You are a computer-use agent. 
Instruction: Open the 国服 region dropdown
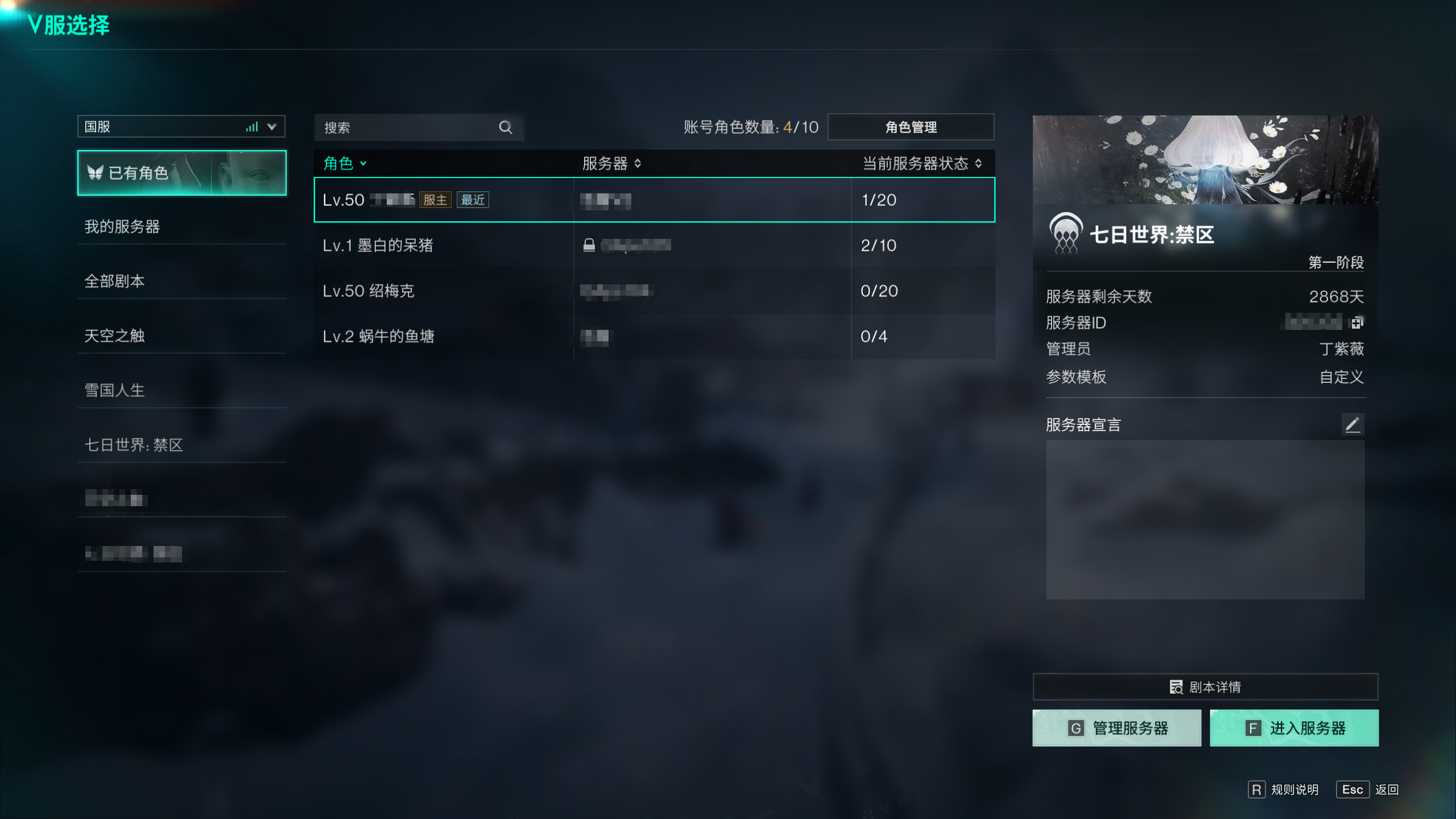pos(181,126)
